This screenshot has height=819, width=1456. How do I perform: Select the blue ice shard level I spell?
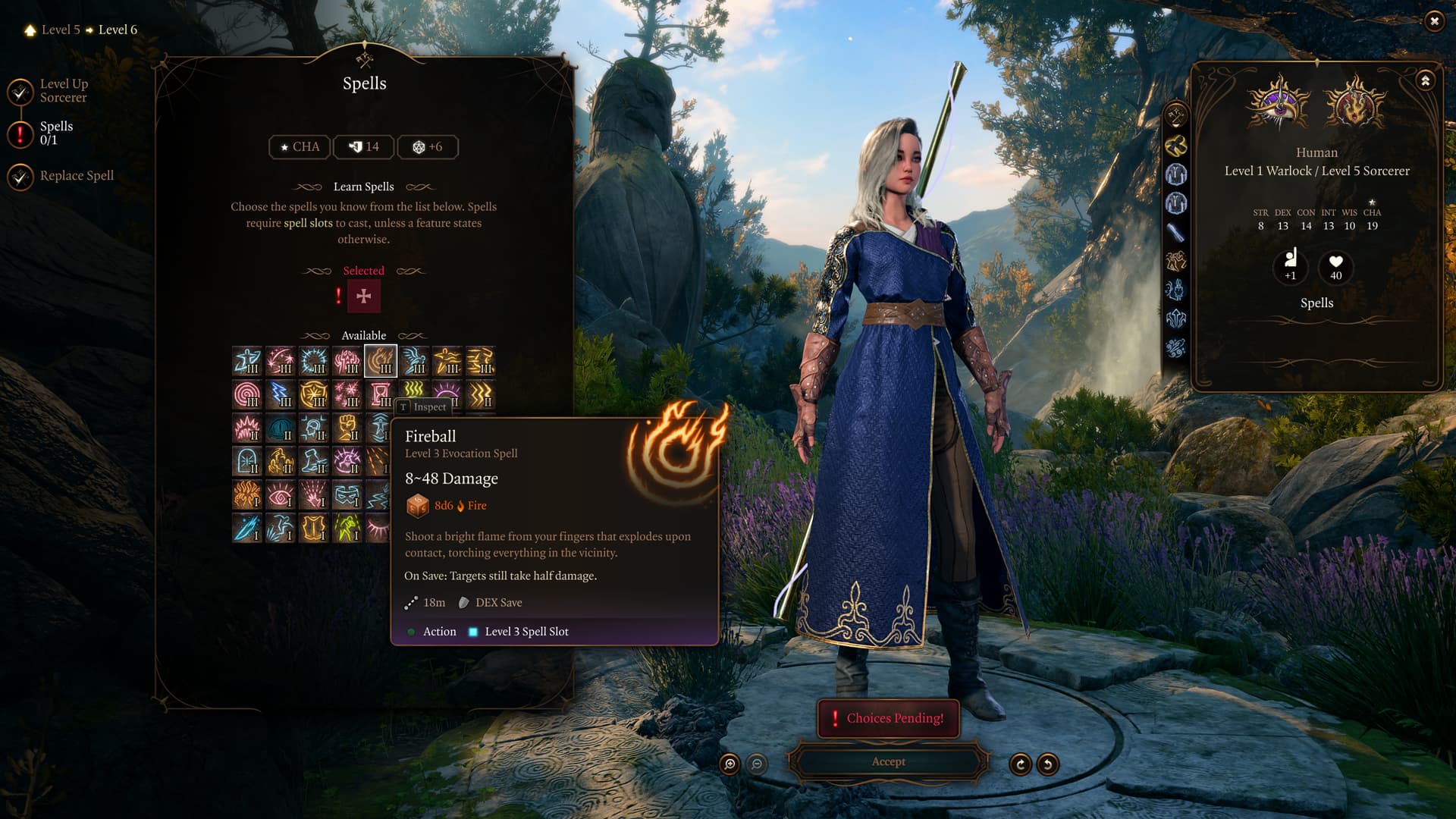pos(247,528)
